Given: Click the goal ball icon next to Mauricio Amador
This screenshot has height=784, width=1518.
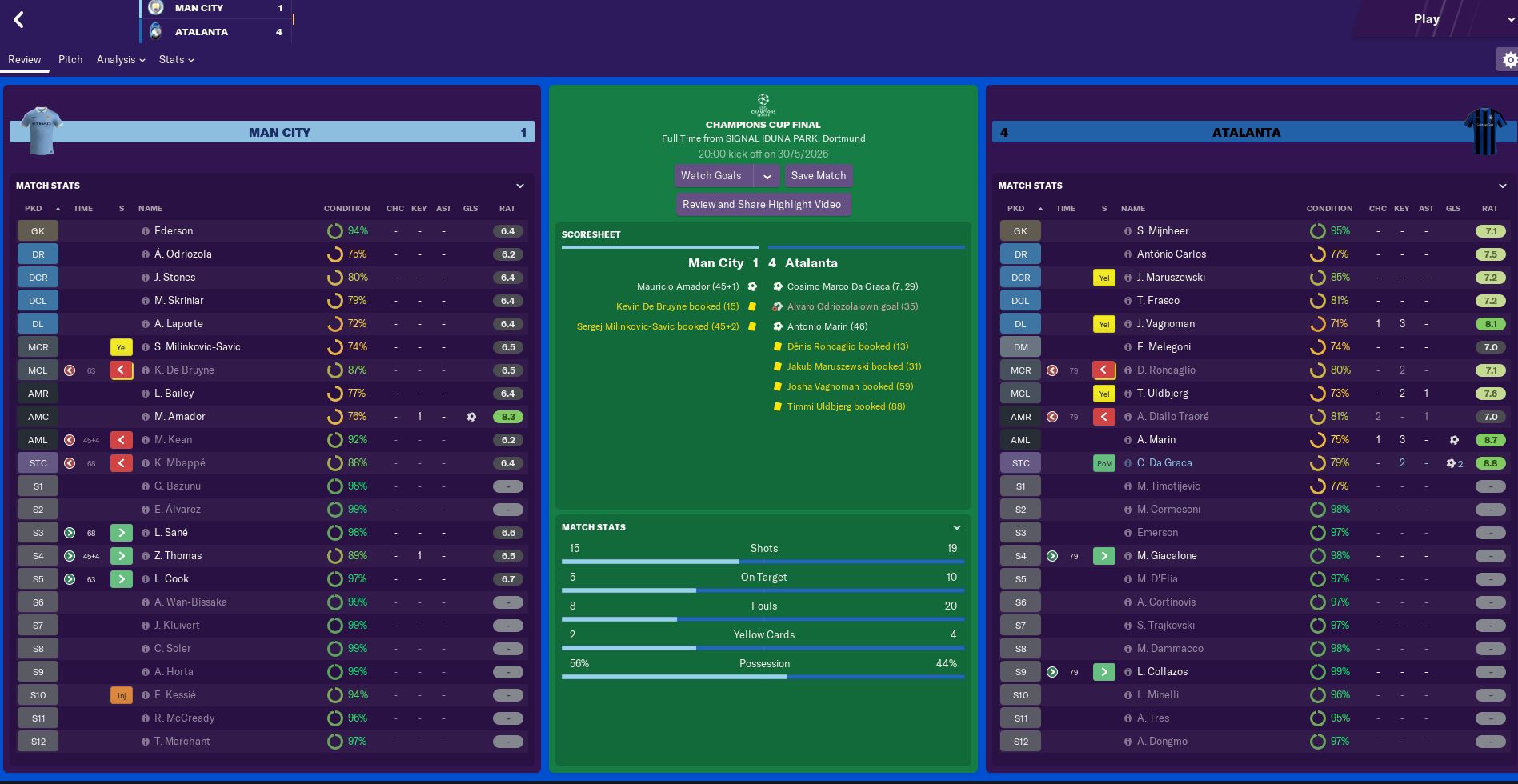Looking at the screenshot, I should point(751,286).
